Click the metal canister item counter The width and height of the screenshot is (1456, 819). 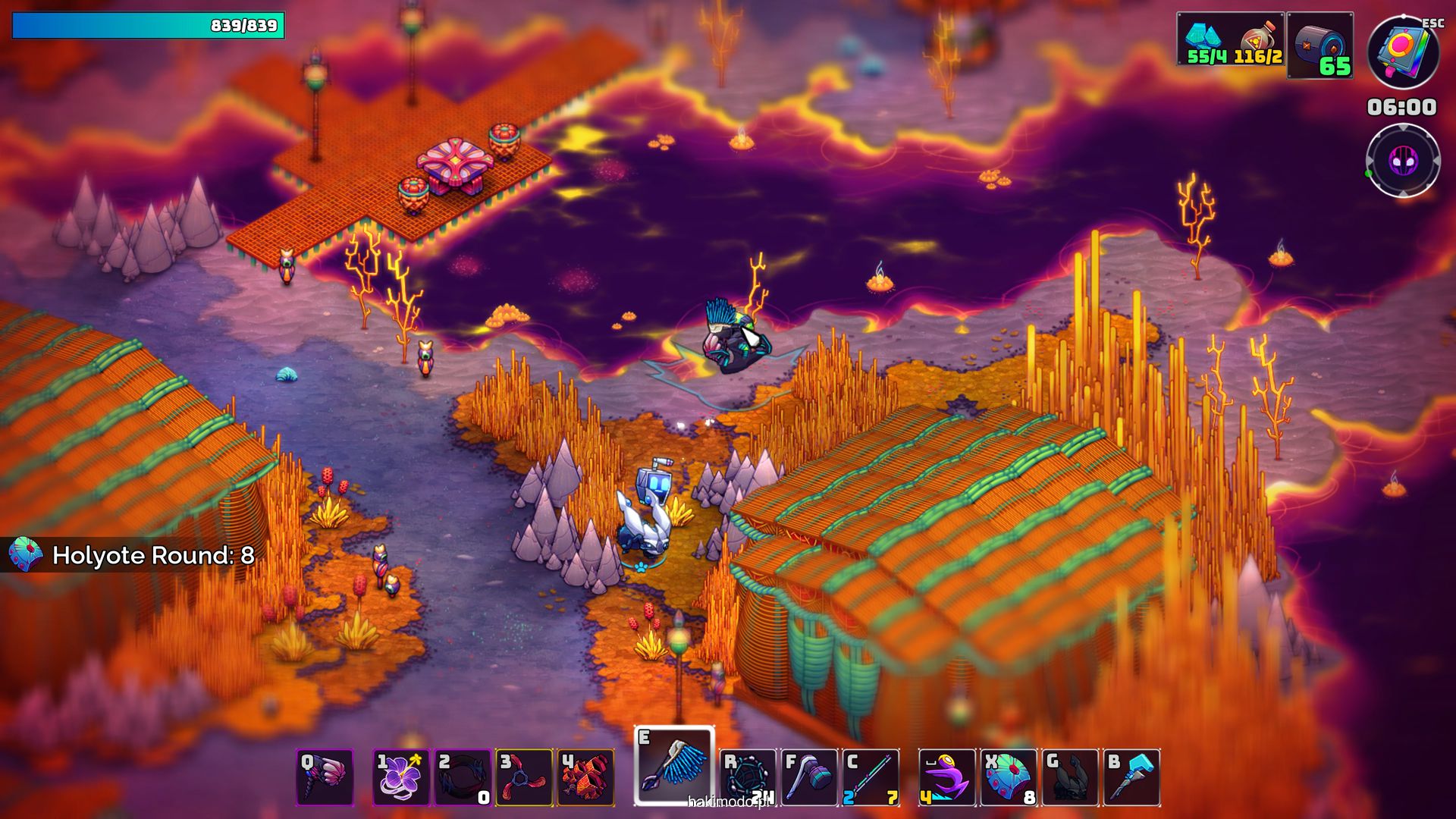point(1320,45)
